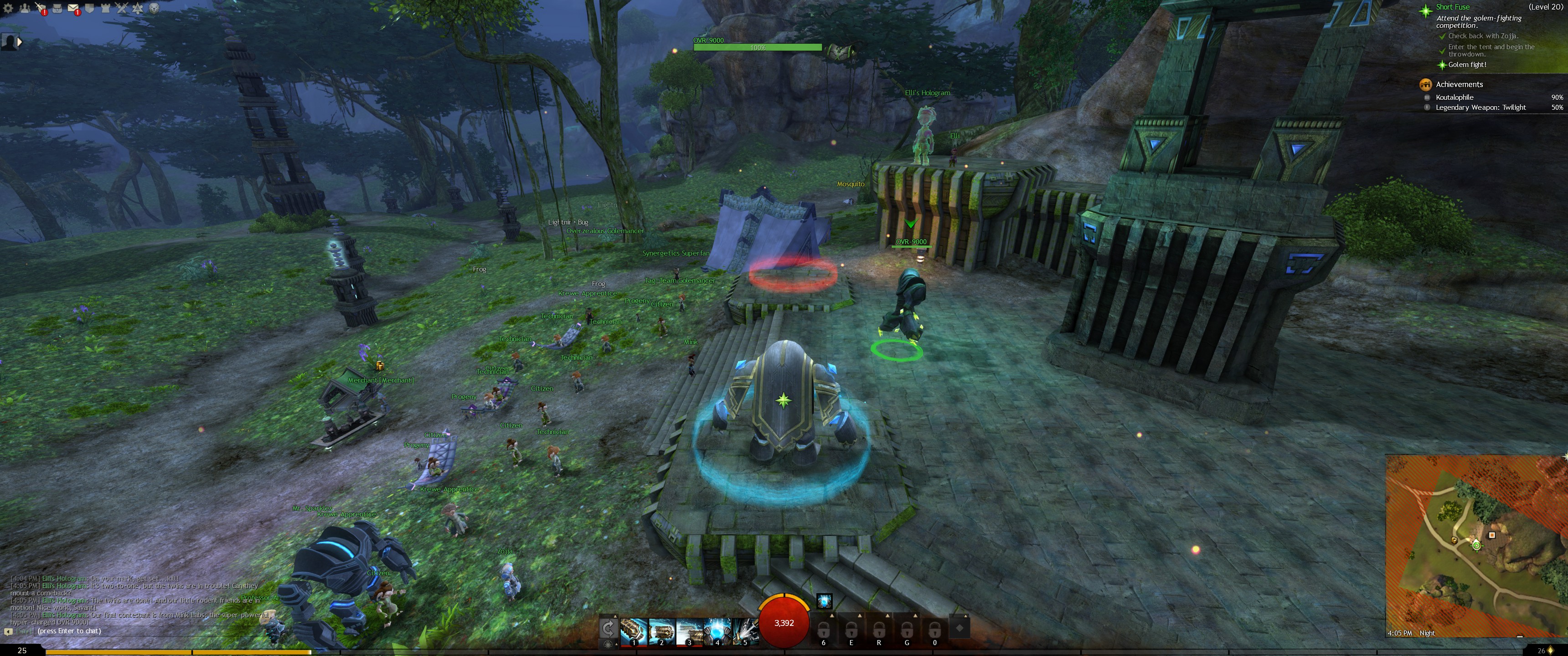The image size is (1568, 656).
Task: Click the weapon swap arrows button
Action: [x=608, y=628]
